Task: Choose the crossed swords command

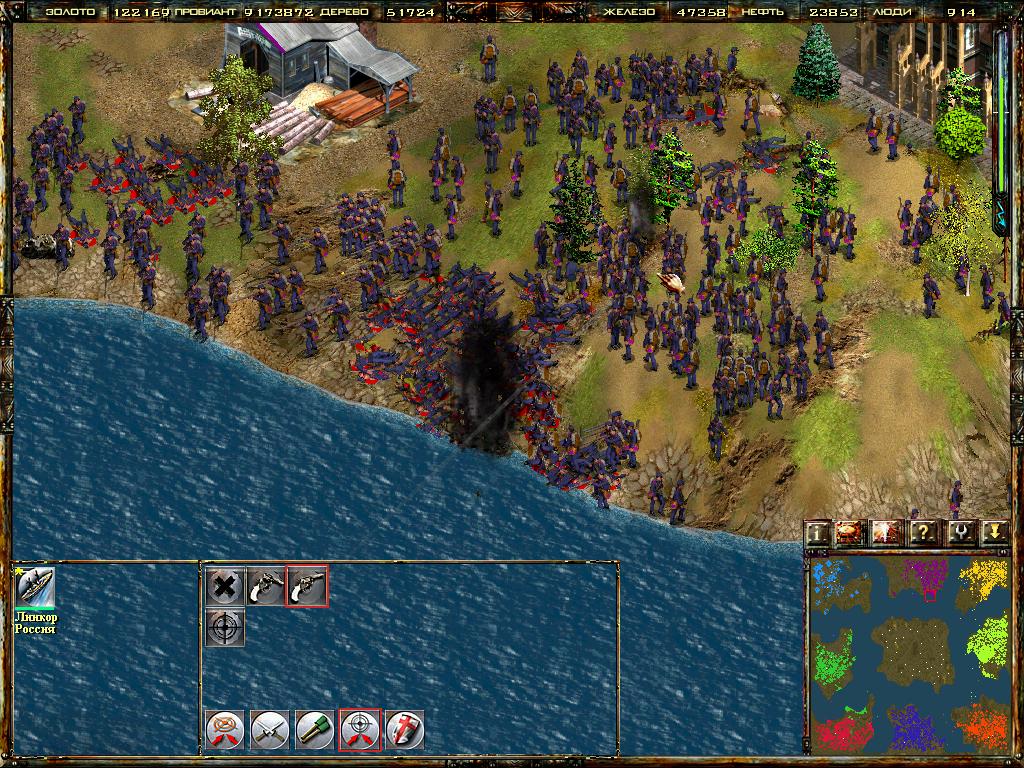Action: coord(269,729)
